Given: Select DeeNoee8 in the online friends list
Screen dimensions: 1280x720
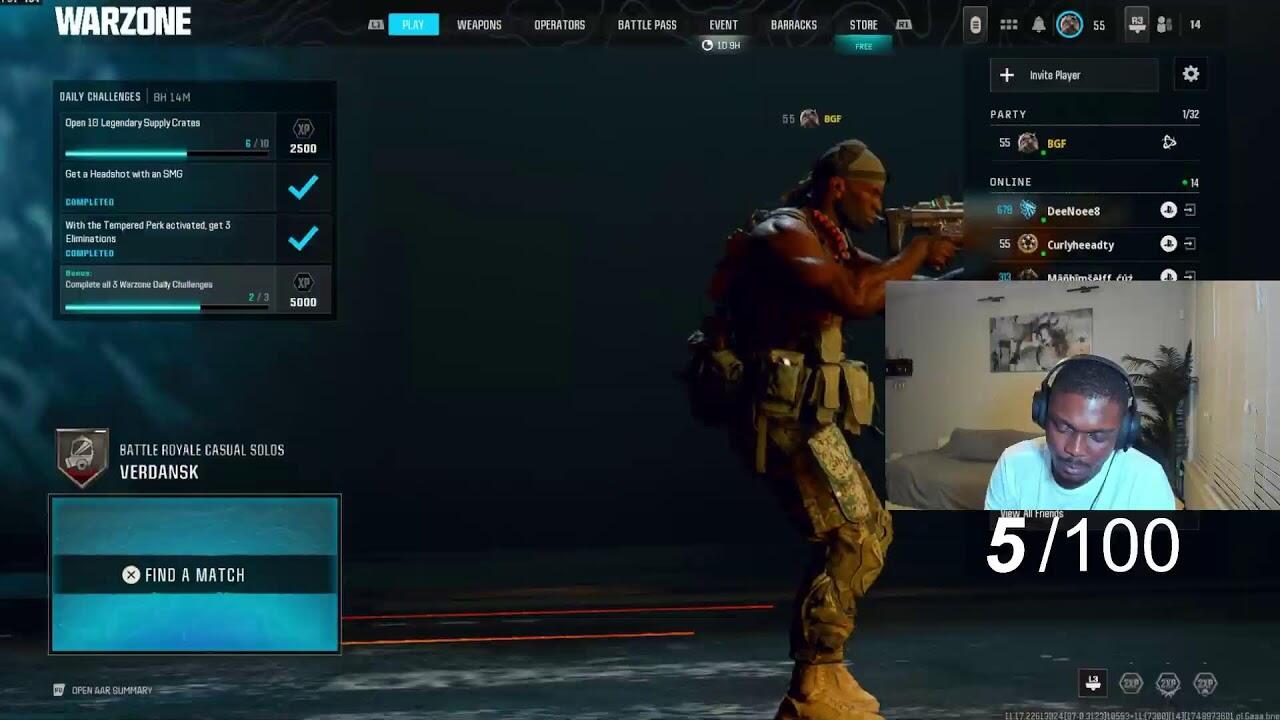Looking at the screenshot, I should (1073, 211).
